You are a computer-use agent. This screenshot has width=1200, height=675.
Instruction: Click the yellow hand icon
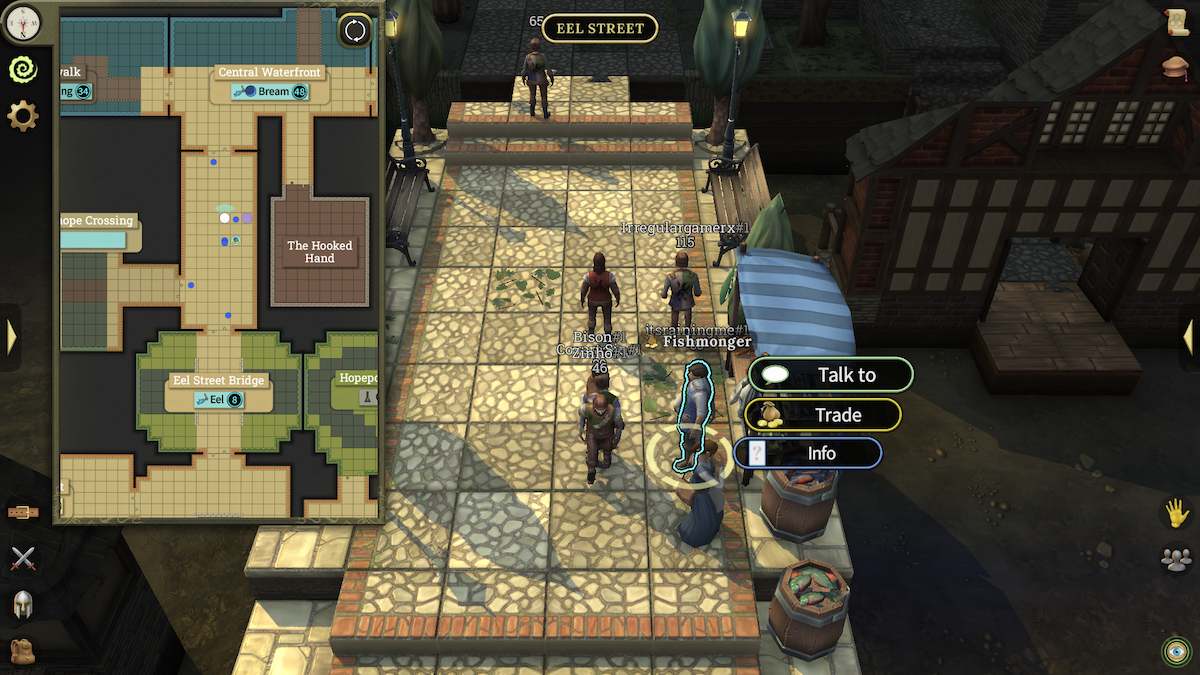coord(1177,513)
